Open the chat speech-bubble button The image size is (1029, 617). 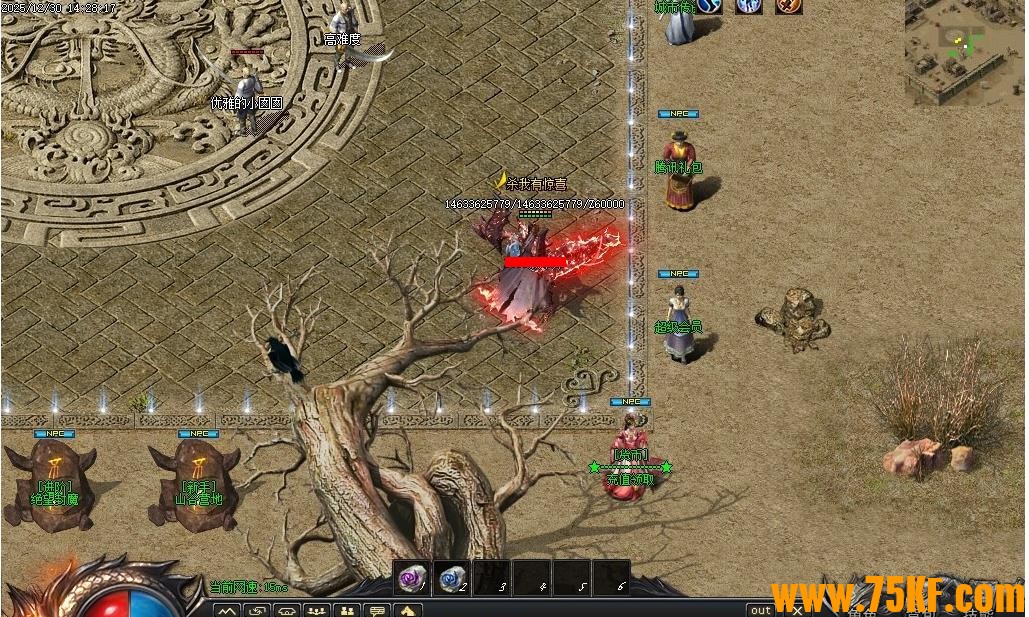click(377, 610)
